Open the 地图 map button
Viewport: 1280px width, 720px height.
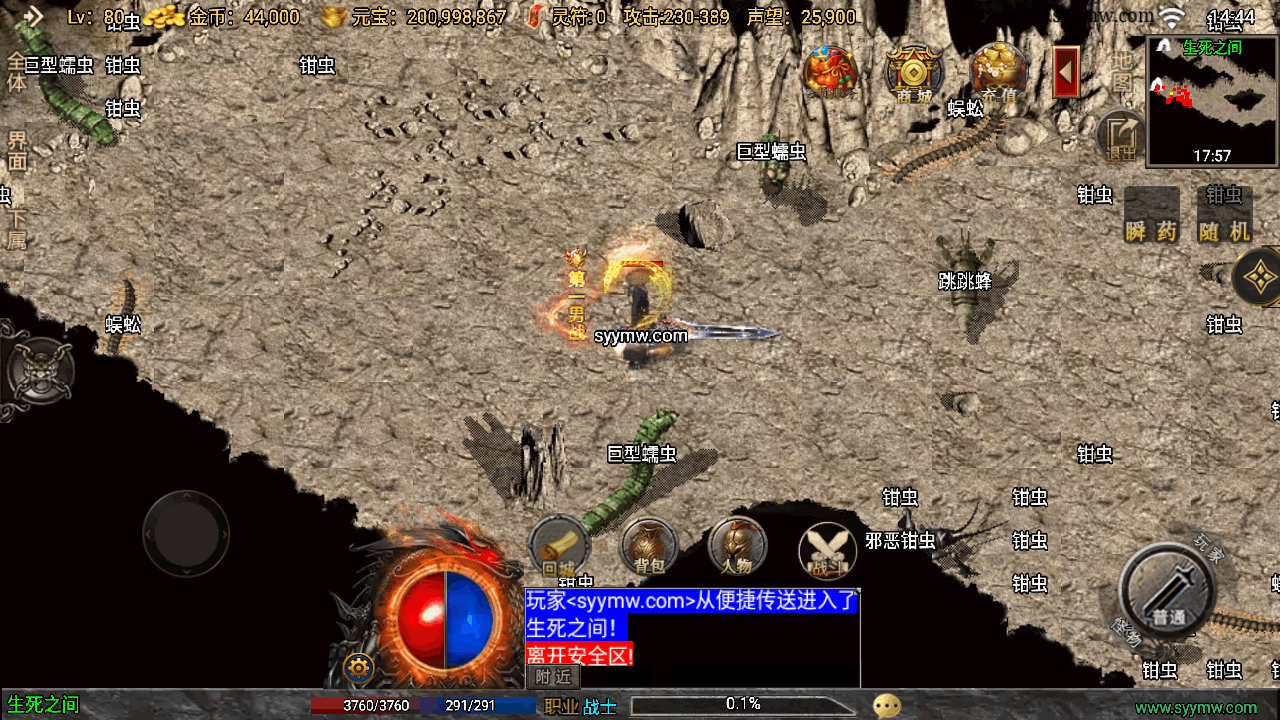pos(1121,71)
